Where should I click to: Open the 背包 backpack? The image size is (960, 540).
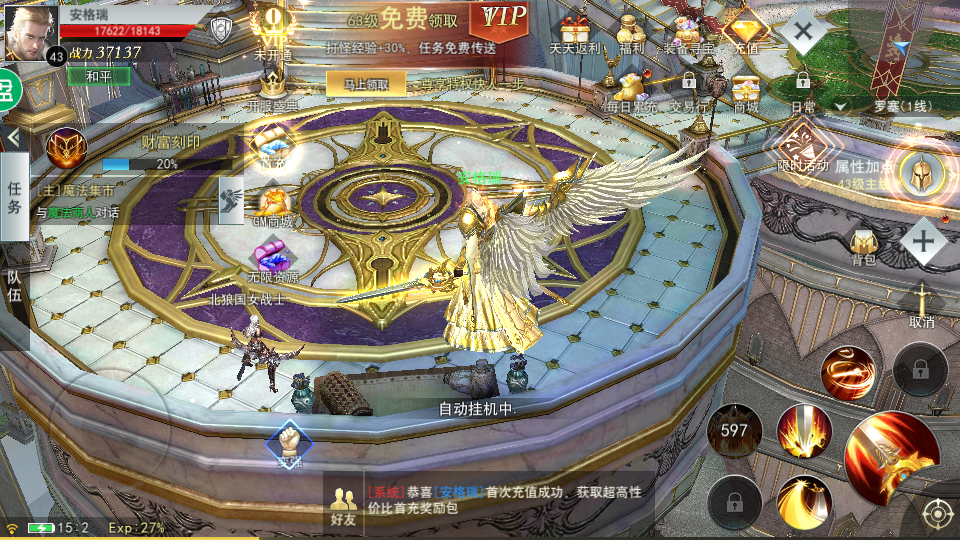click(863, 243)
